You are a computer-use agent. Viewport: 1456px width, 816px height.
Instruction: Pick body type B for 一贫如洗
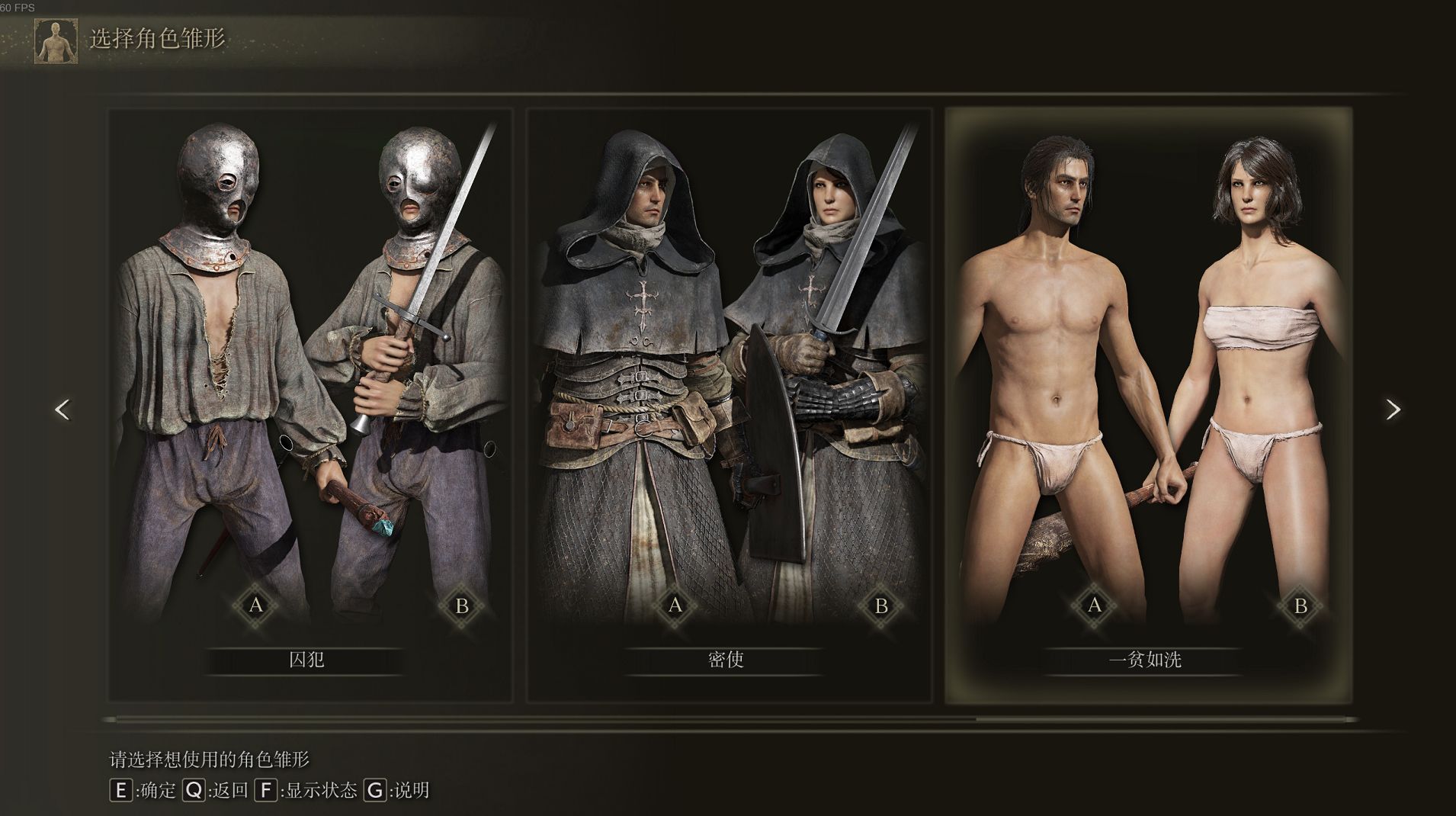1300,606
